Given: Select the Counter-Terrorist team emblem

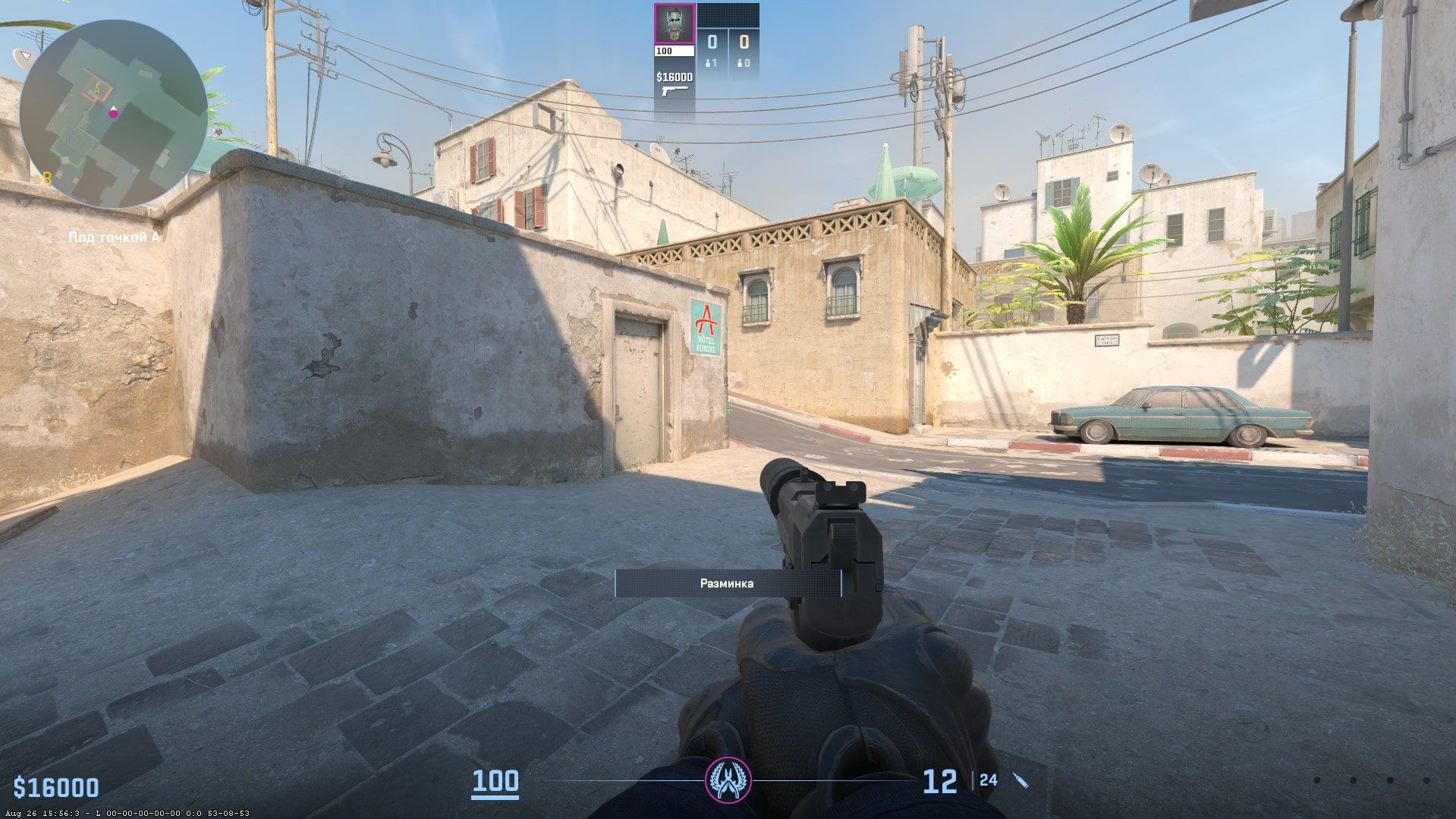Looking at the screenshot, I should pos(728,779).
